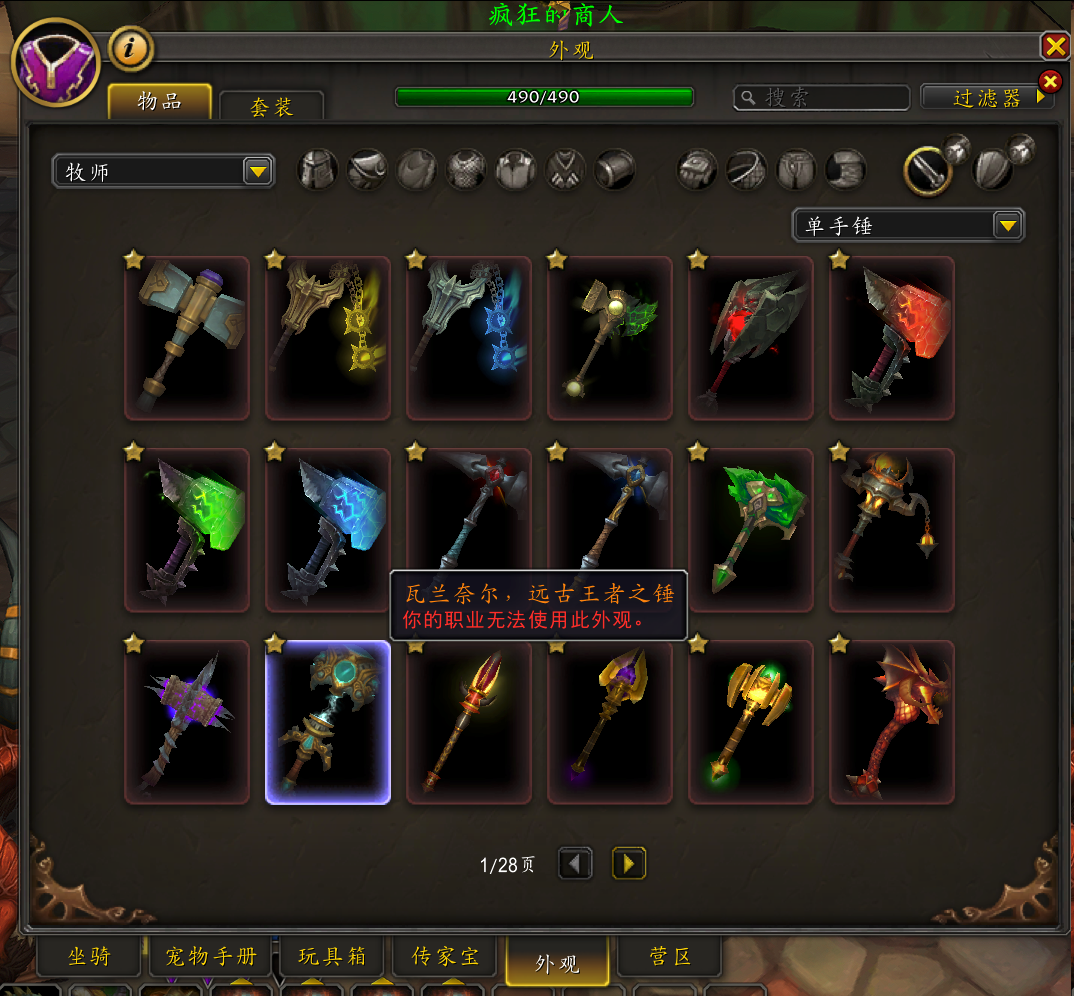
Task: Show the 传家宝 heirlooms tab
Action: [x=446, y=957]
